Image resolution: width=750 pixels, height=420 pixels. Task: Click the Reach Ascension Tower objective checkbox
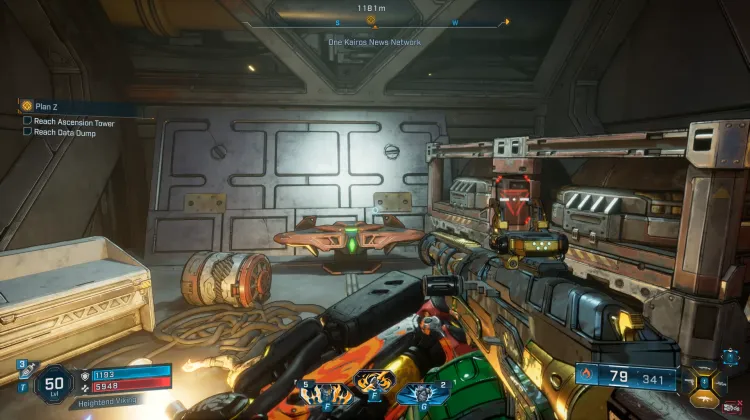28,122
